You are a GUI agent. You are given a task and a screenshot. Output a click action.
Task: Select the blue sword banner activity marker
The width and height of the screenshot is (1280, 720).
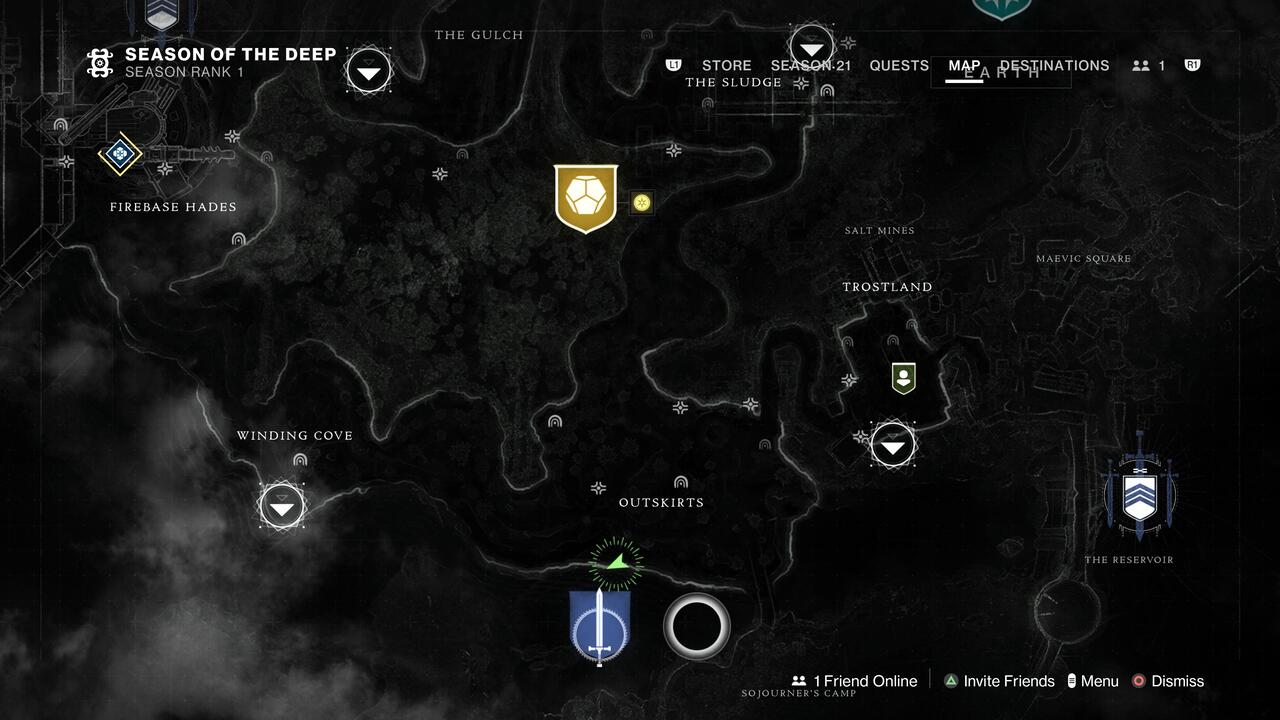click(599, 625)
